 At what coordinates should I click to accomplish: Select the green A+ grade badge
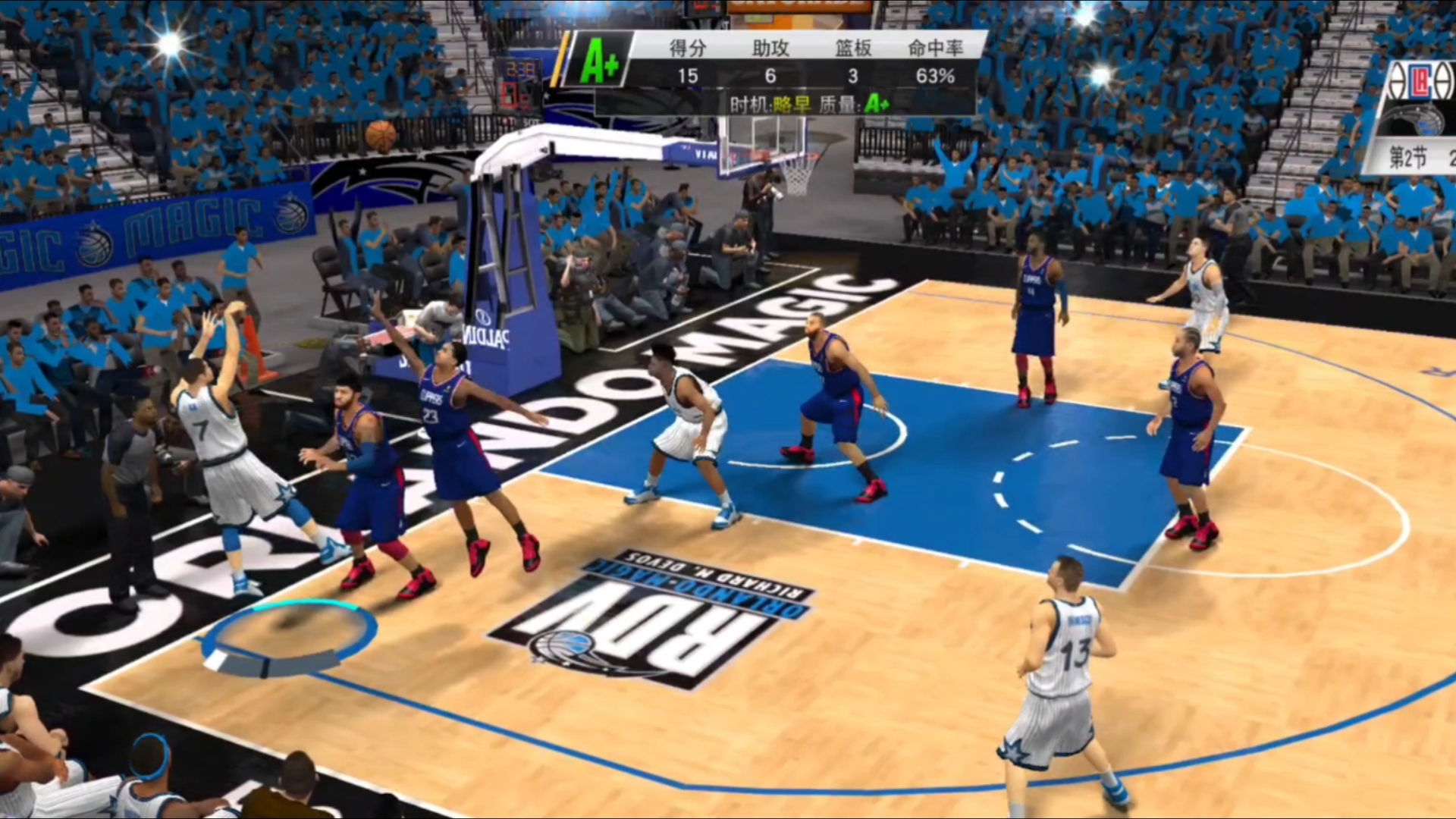click(x=599, y=61)
